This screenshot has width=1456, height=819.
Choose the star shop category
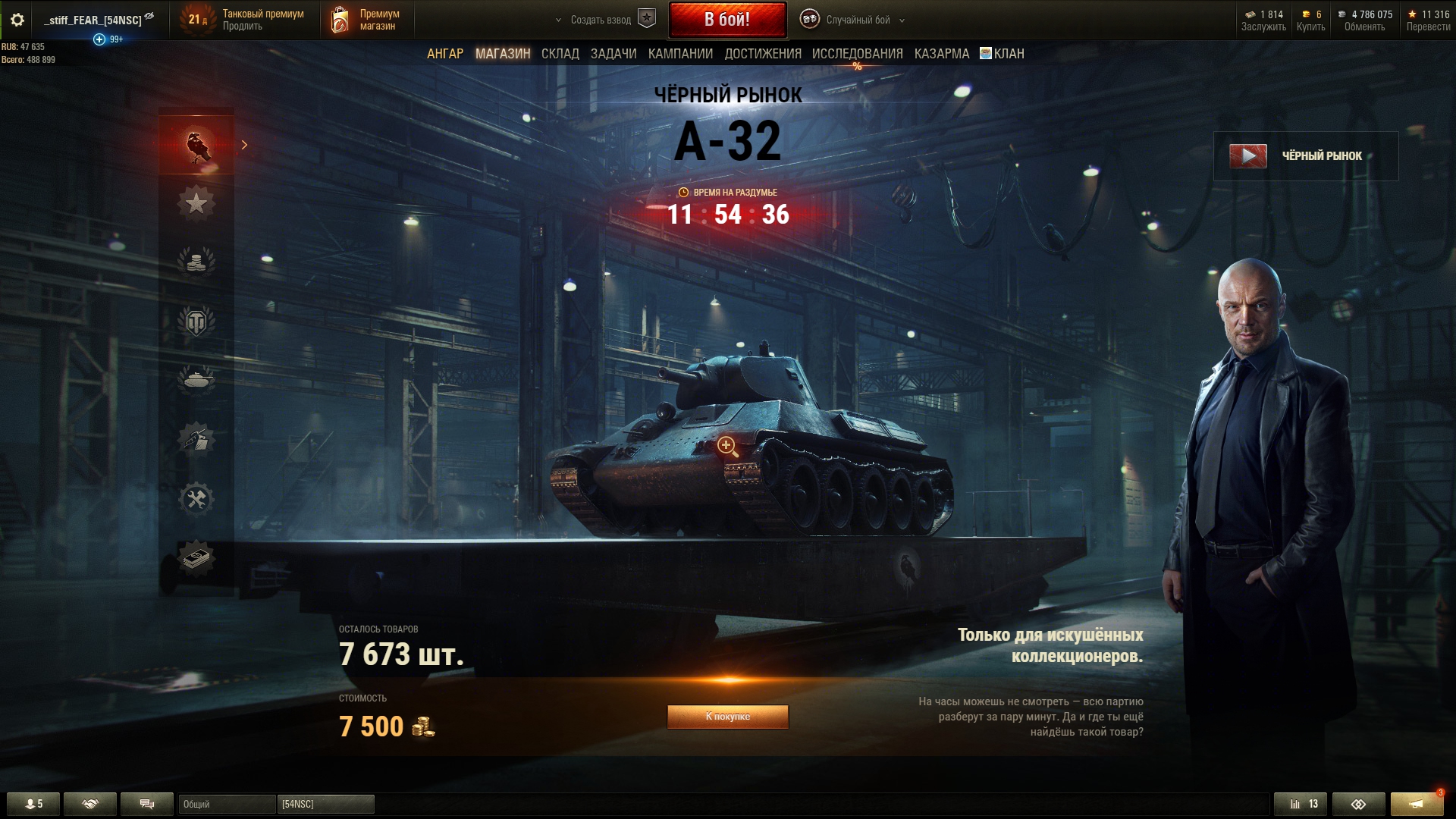click(x=196, y=203)
